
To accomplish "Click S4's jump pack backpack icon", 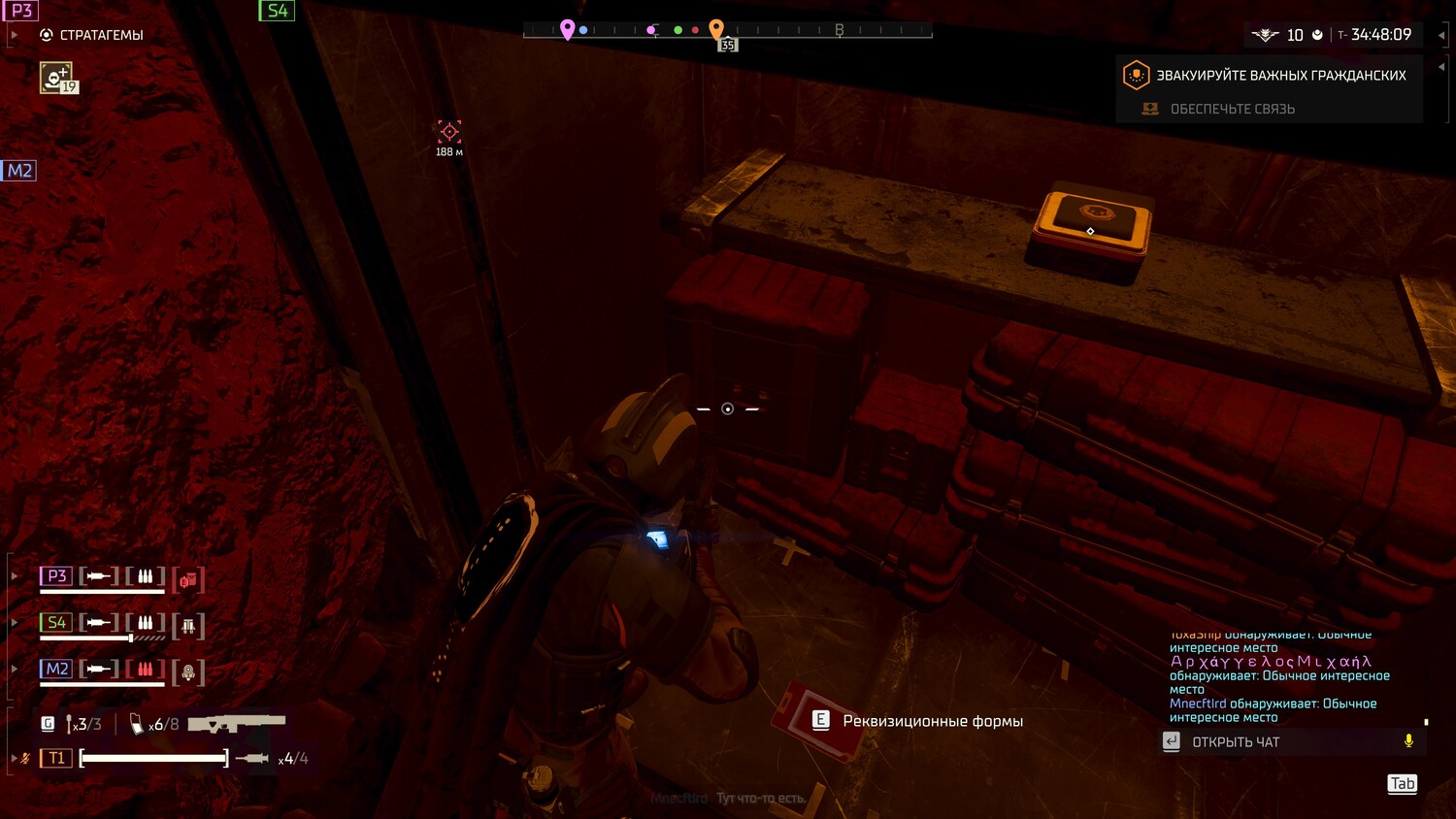I will click(188, 626).
